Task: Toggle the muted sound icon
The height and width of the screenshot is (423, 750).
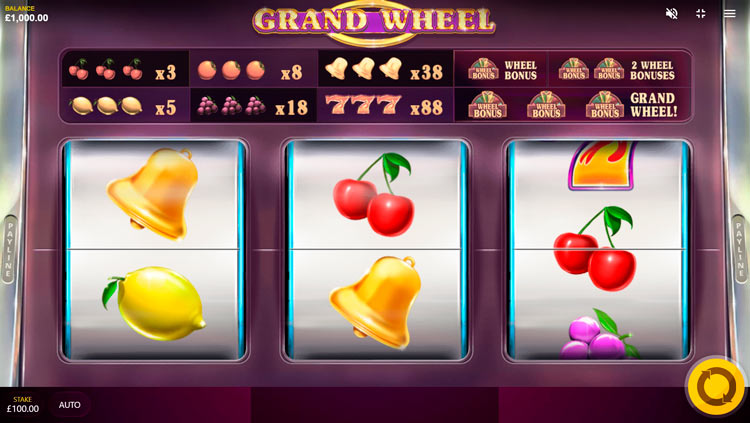Action: click(672, 13)
